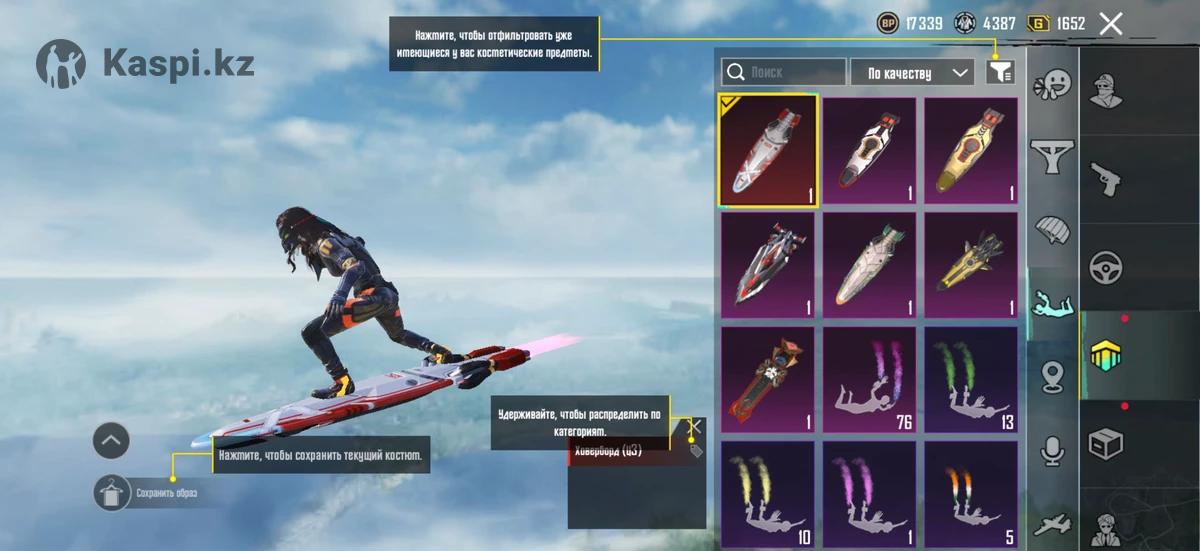Close the inventory screen with the X
Screen dimensions: 1200x551
pos(1110,24)
